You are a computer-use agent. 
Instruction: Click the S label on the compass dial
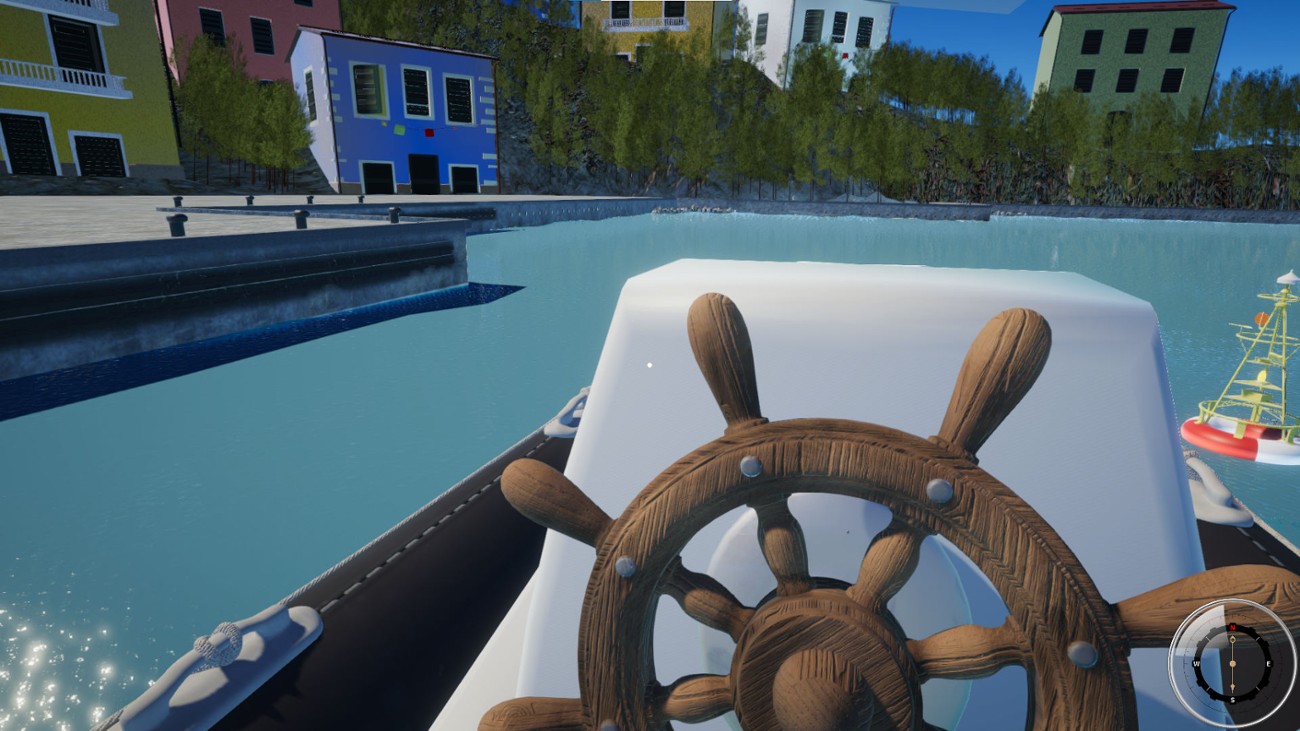coord(1232,699)
